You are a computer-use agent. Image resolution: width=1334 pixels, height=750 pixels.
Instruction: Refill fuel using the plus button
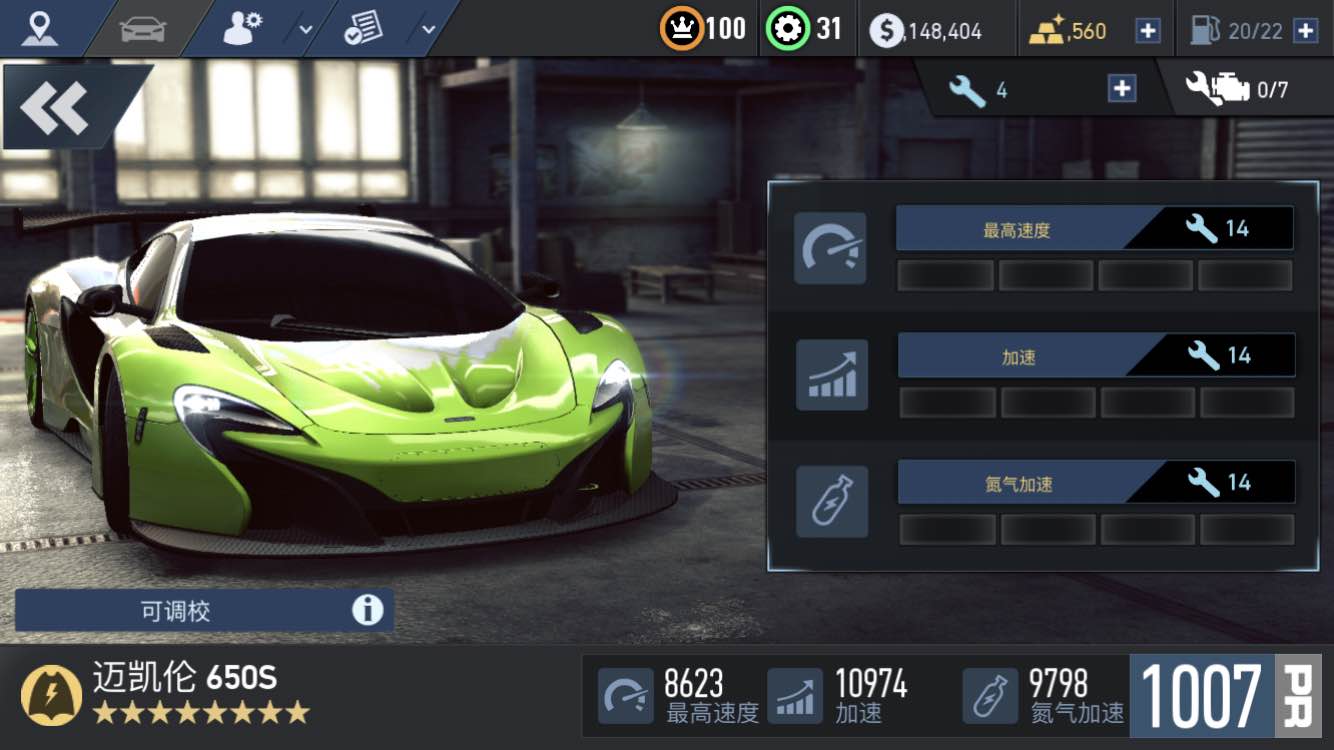(x=1305, y=31)
